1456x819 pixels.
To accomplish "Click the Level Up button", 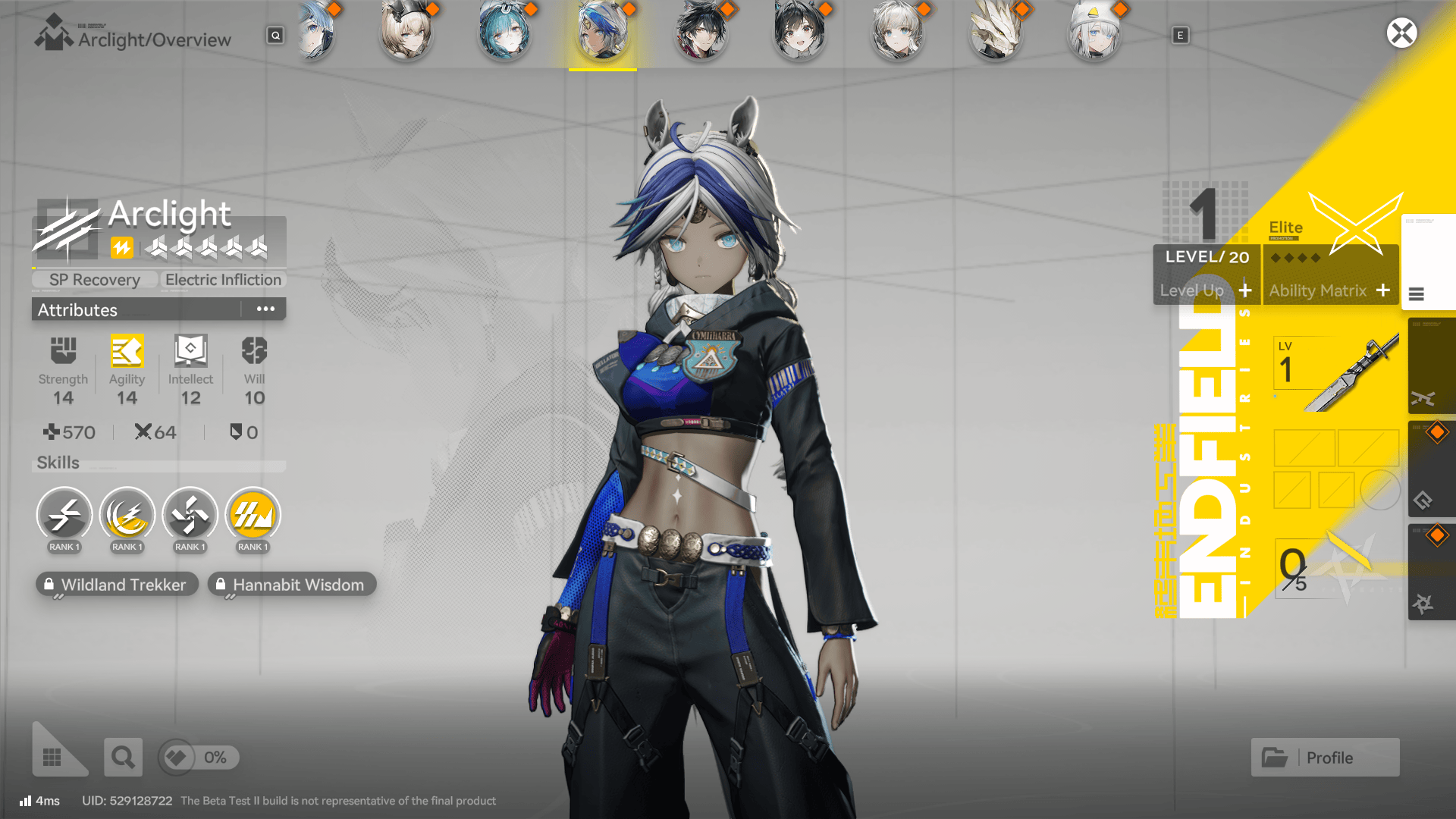I will coord(1205,290).
